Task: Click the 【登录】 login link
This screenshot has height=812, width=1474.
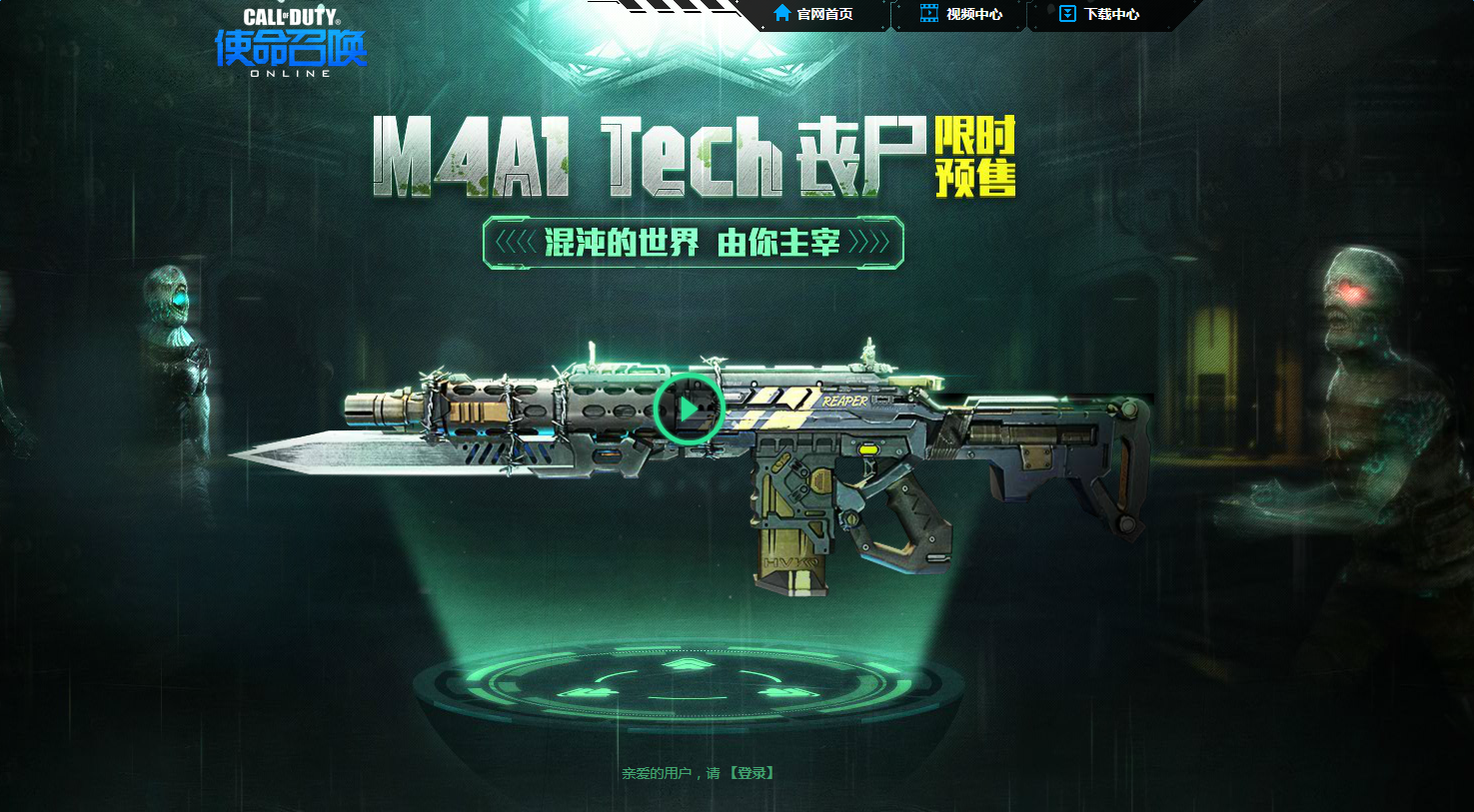Action: [x=750, y=771]
